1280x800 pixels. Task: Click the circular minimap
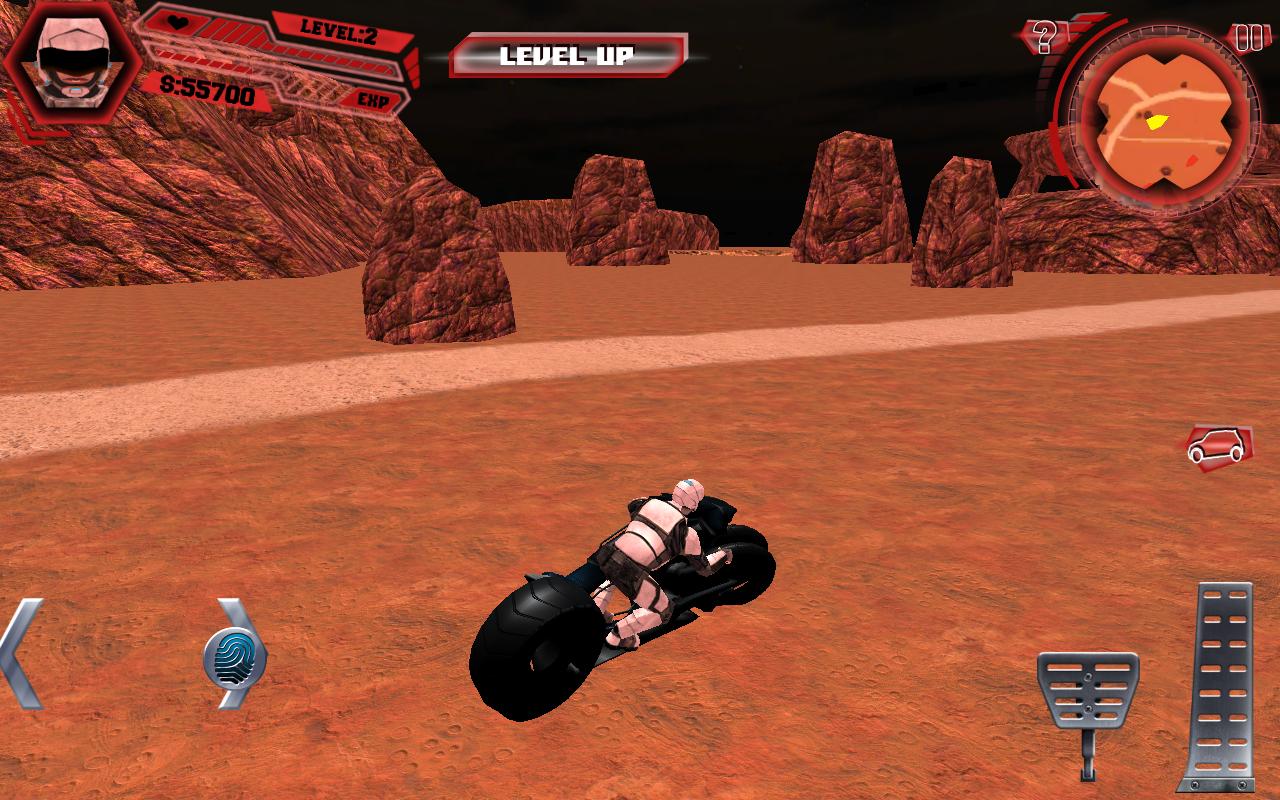(x=1162, y=118)
